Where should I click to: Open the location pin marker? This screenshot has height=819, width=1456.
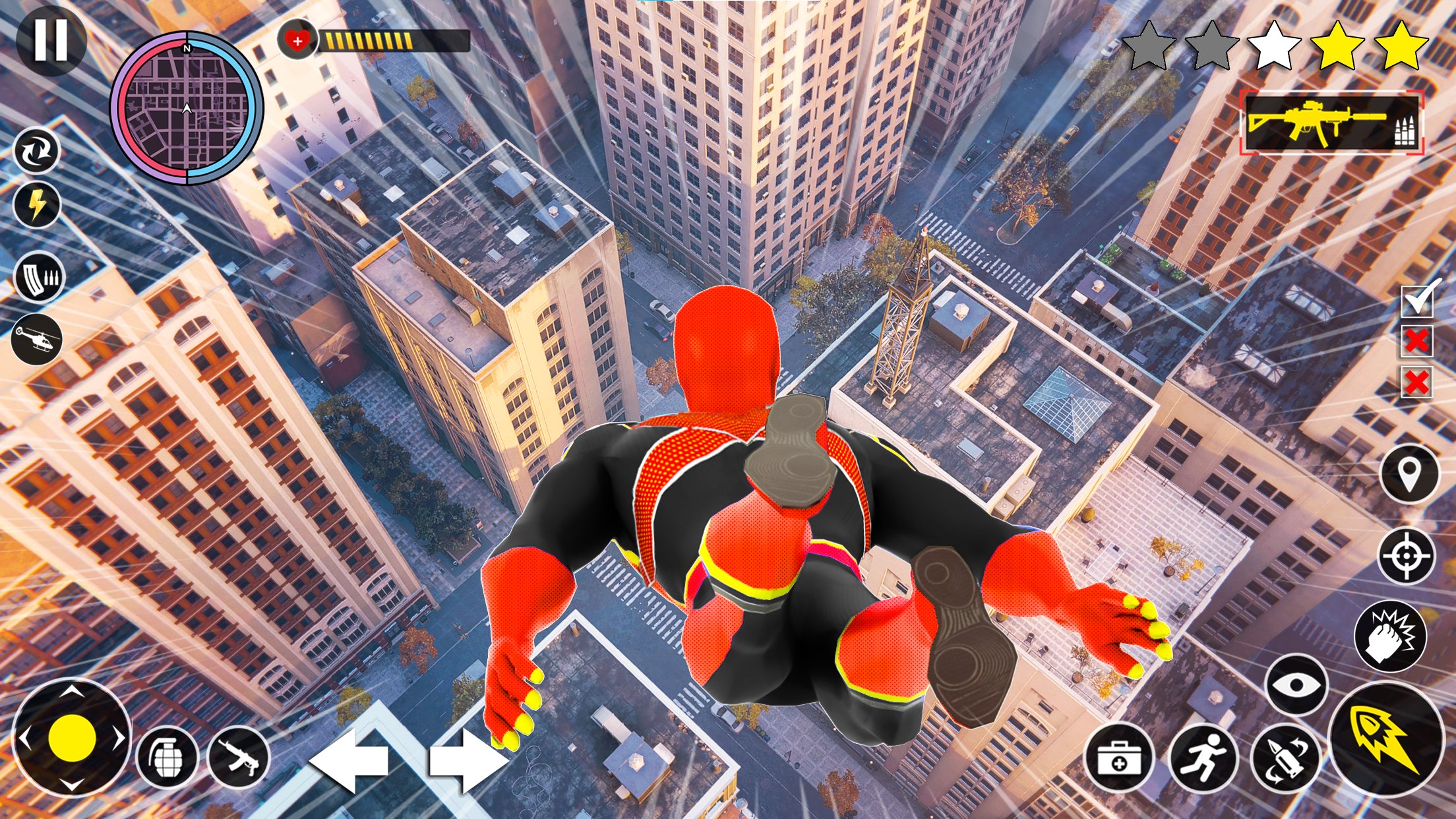(x=1409, y=475)
